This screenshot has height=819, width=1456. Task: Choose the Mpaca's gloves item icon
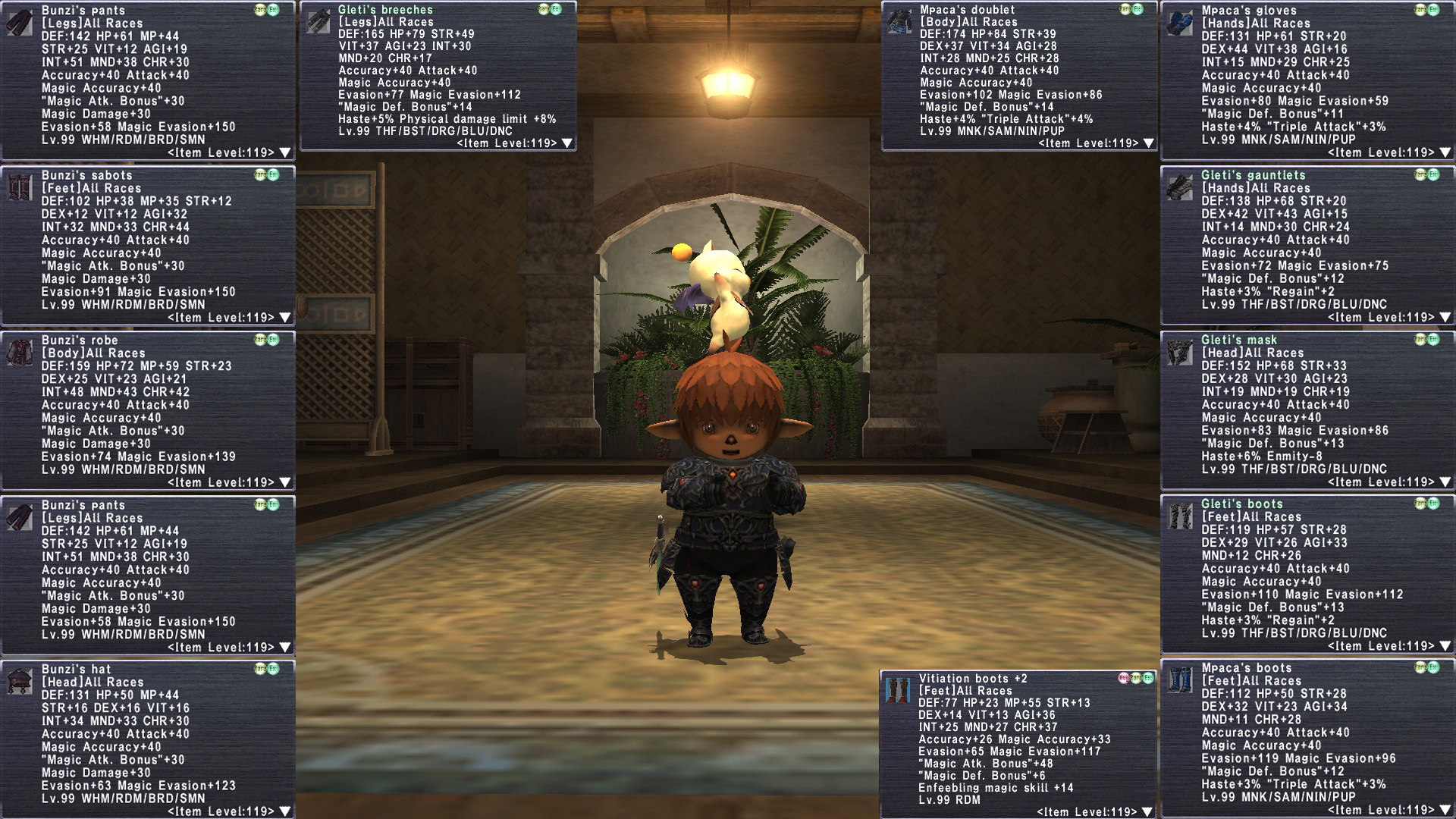(x=1180, y=23)
